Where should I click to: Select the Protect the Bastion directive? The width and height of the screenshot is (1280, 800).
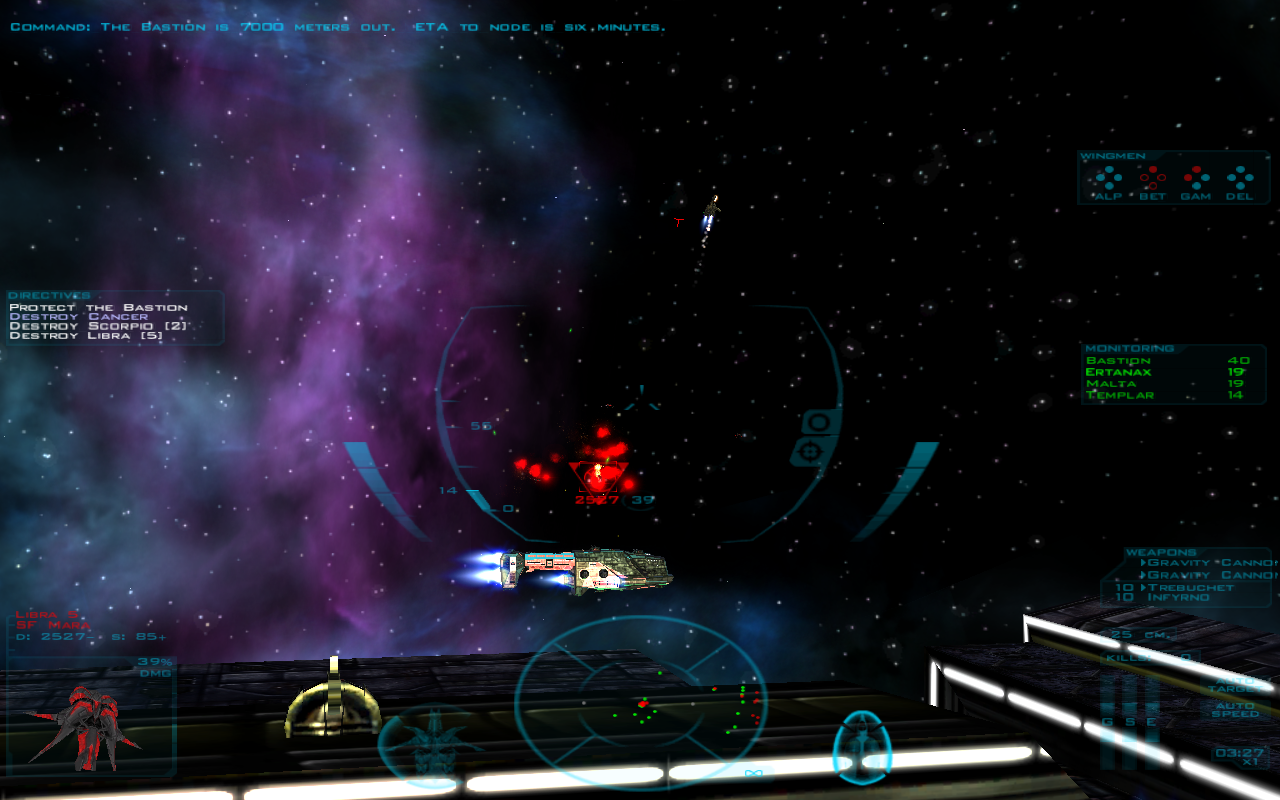pyautogui.click(x=98, y=307)
